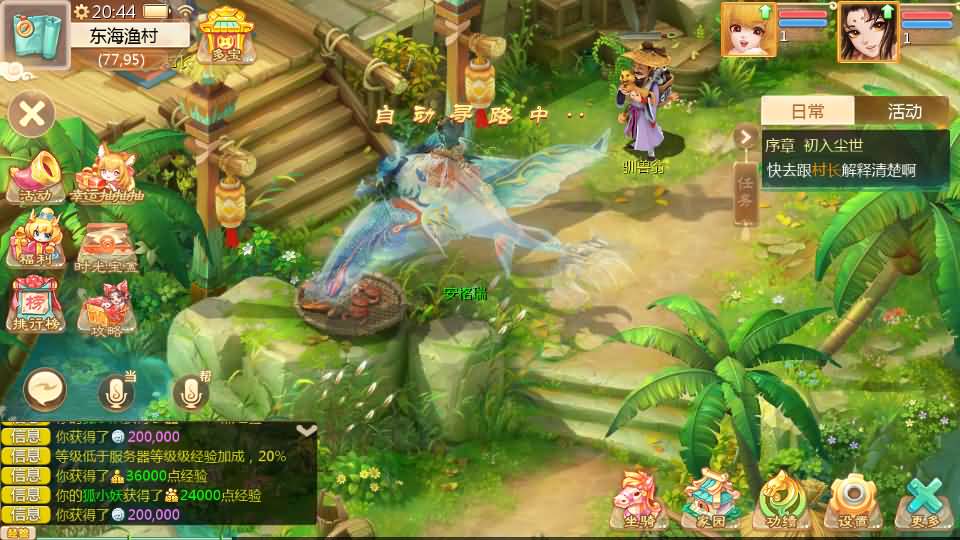Open 幸运抽抽抽 lucky draw
960x540 pixels.
click(x=106, y=176)
